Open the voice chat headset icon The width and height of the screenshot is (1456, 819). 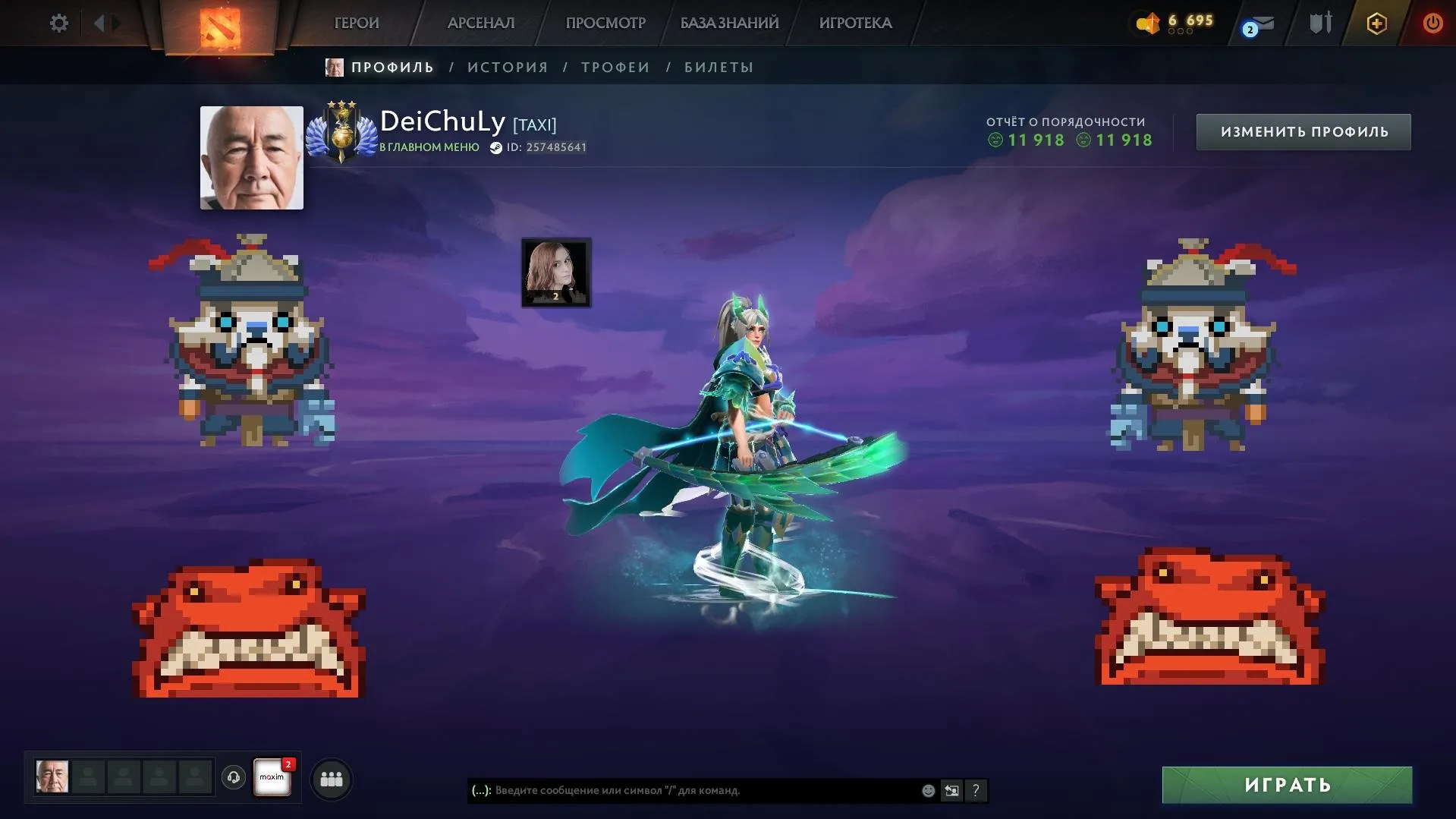tap(233, 777)
